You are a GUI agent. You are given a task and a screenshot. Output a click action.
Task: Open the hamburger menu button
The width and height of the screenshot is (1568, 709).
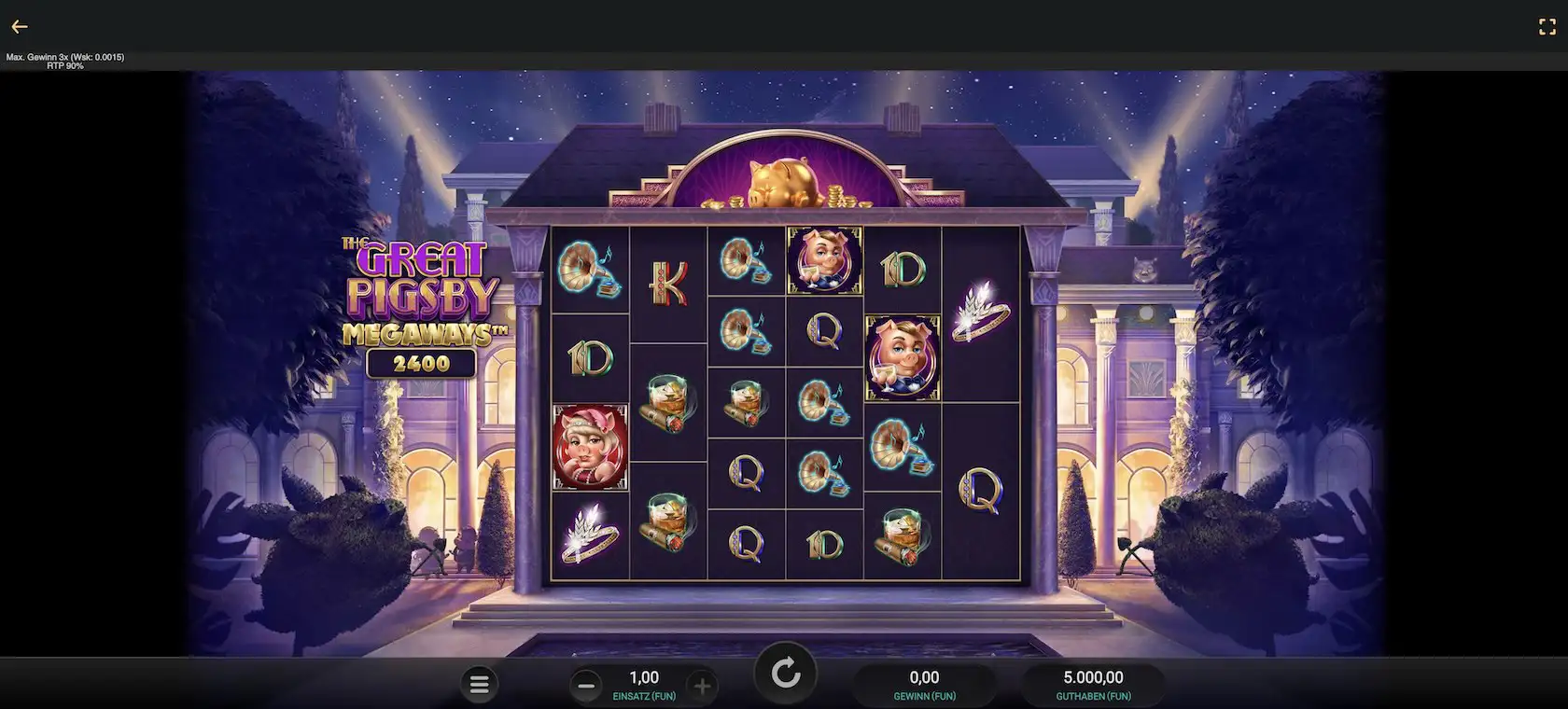click(x=480, y=686)
